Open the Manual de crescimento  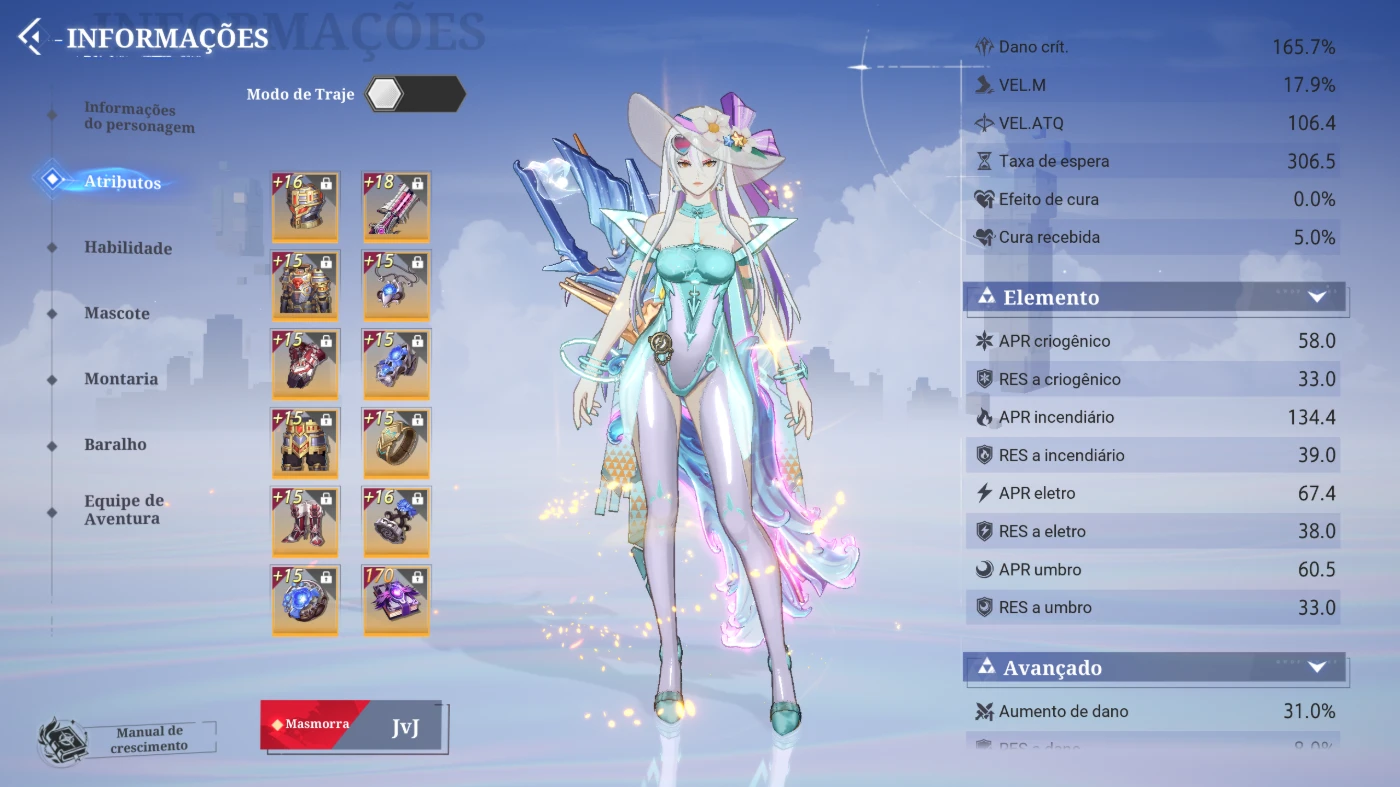(127, 739)
